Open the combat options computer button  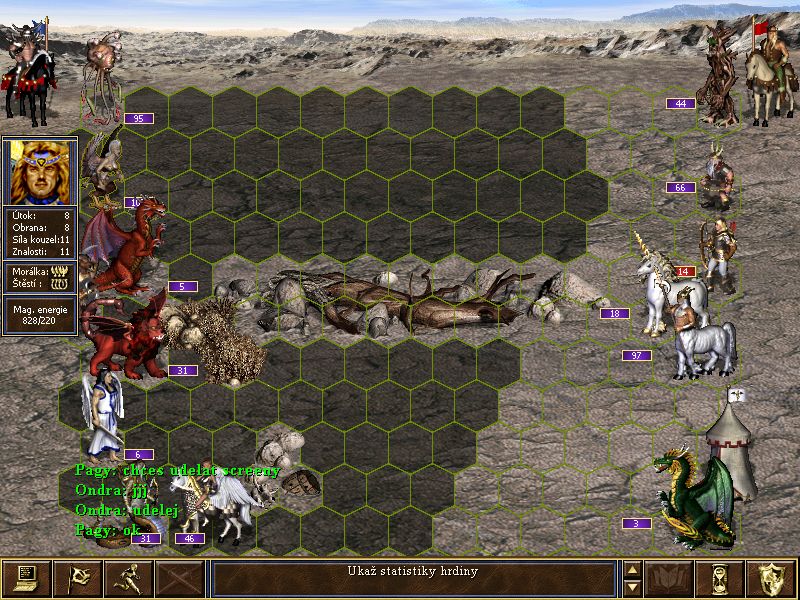tap(27, 578)
